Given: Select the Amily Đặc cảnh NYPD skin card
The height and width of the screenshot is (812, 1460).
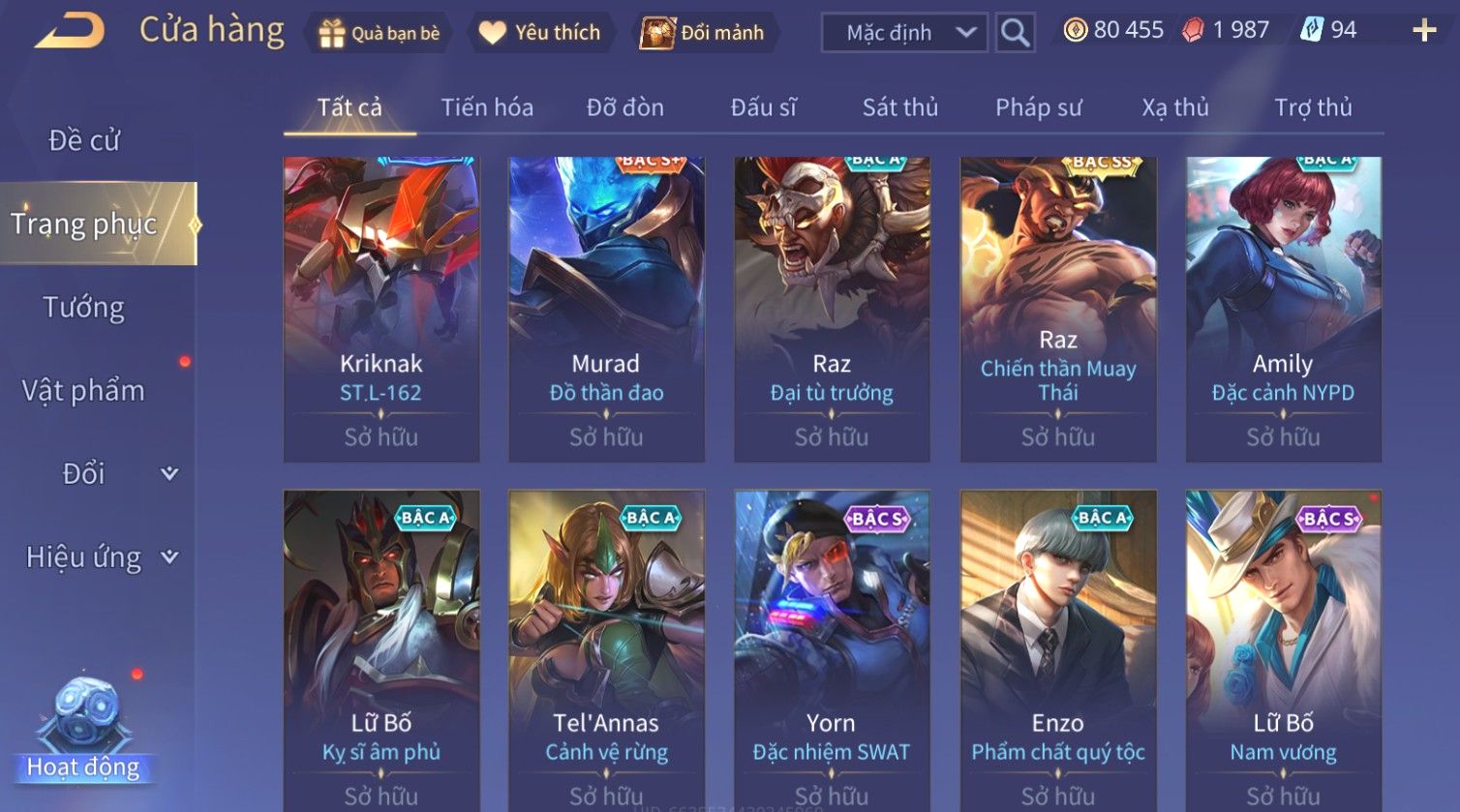Looking at the screenshot, I should (1284, 309).
